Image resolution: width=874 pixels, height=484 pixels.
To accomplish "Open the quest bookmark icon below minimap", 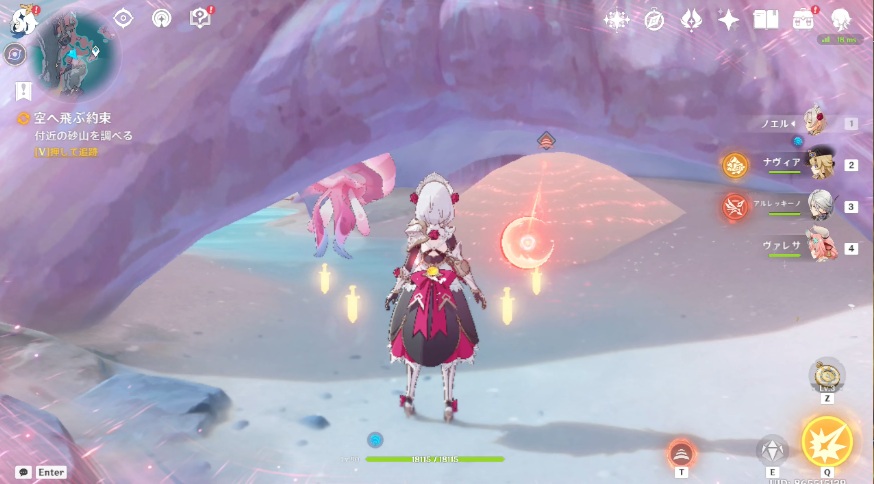I will click(23, 91).
